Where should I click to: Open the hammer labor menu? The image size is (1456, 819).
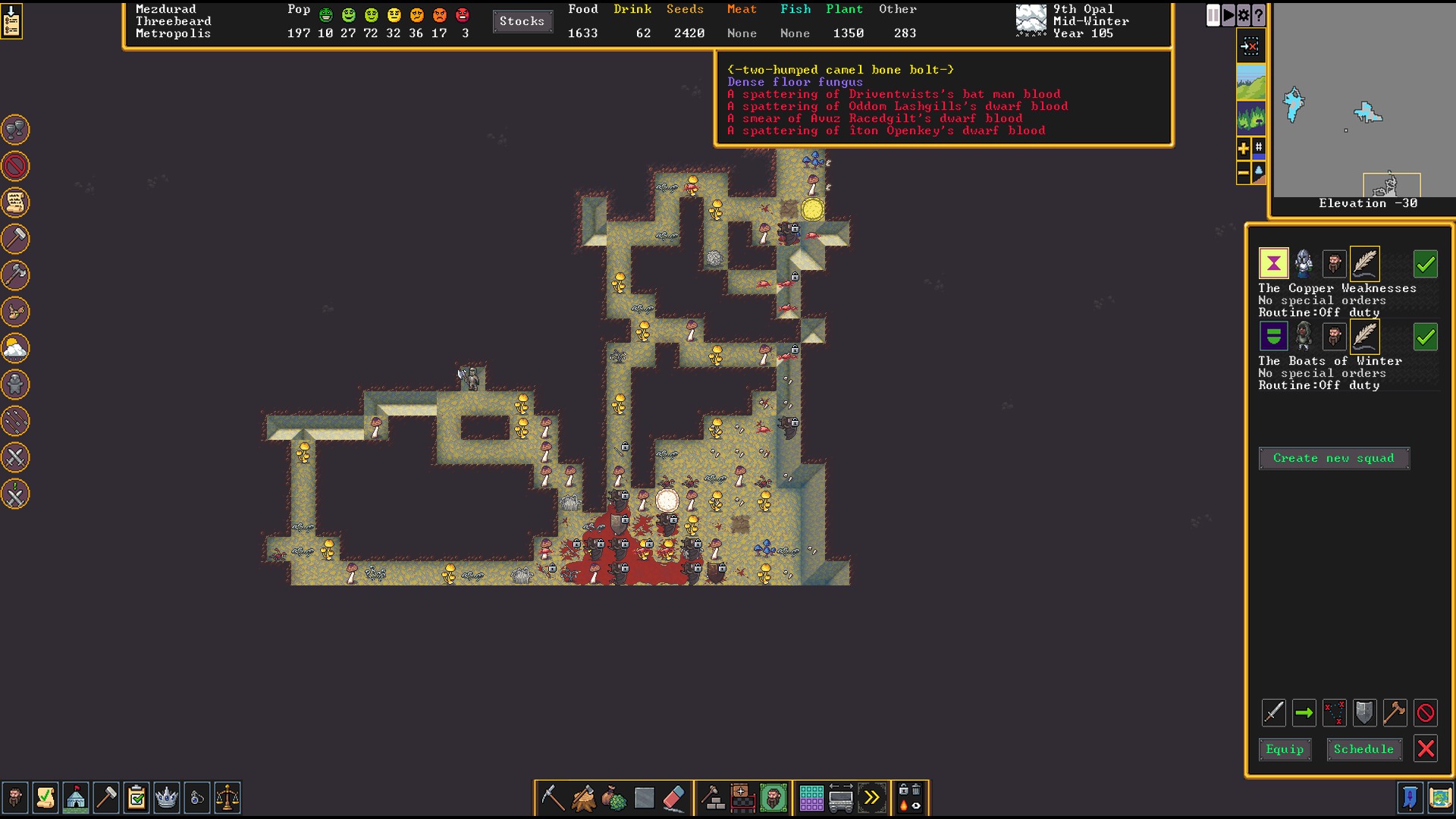[x=105, y=798]
